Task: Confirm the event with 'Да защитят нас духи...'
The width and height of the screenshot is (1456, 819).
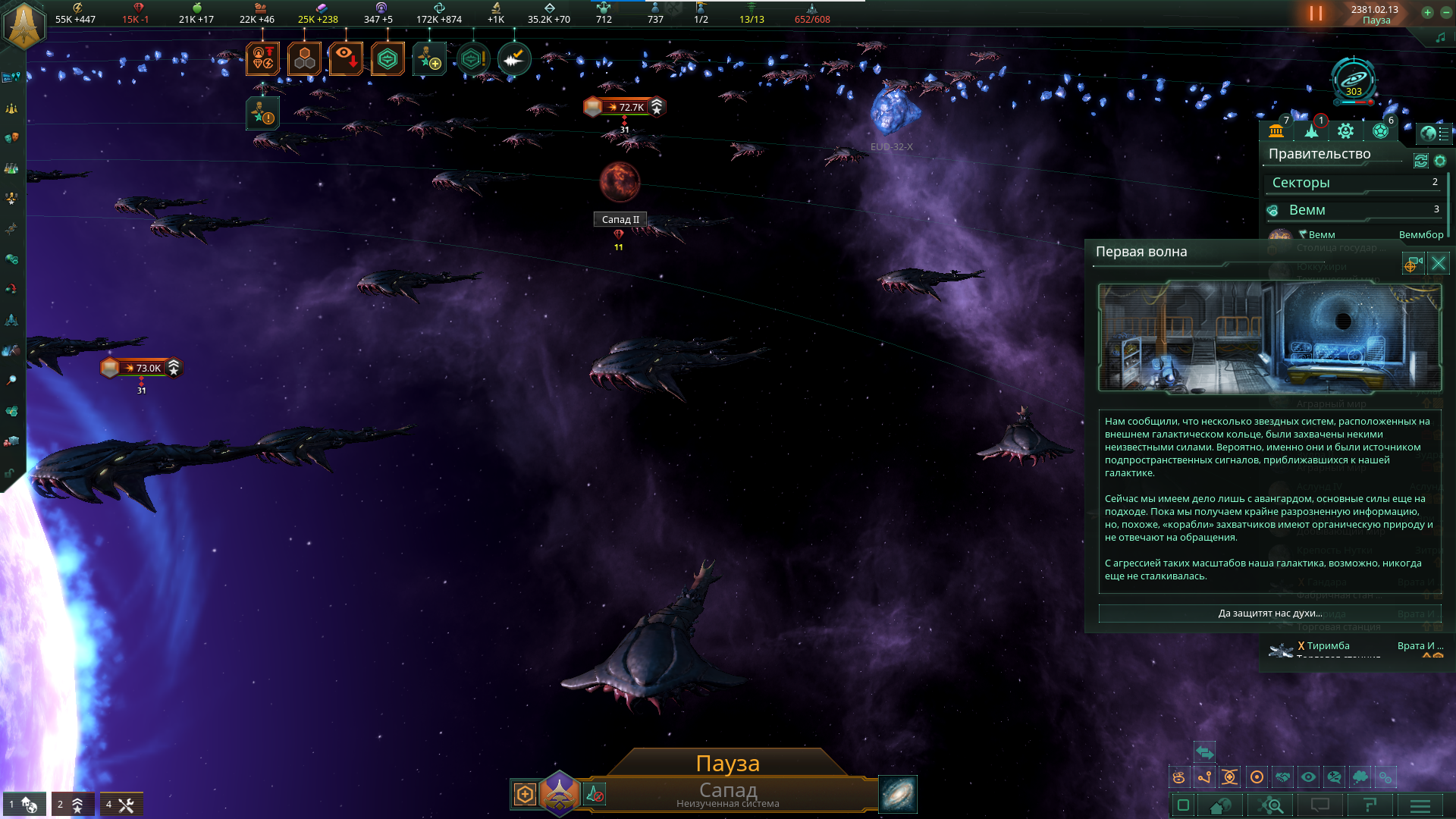Action: (x=1269, y=613)
